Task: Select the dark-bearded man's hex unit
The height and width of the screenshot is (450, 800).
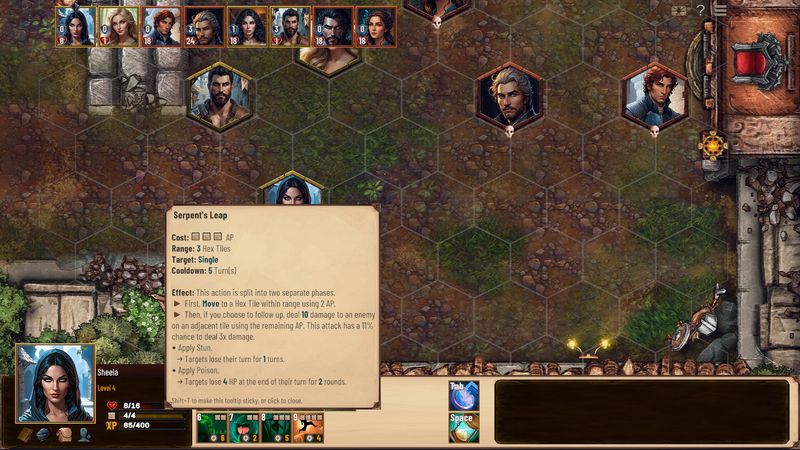Action: [x=220, y=96]
